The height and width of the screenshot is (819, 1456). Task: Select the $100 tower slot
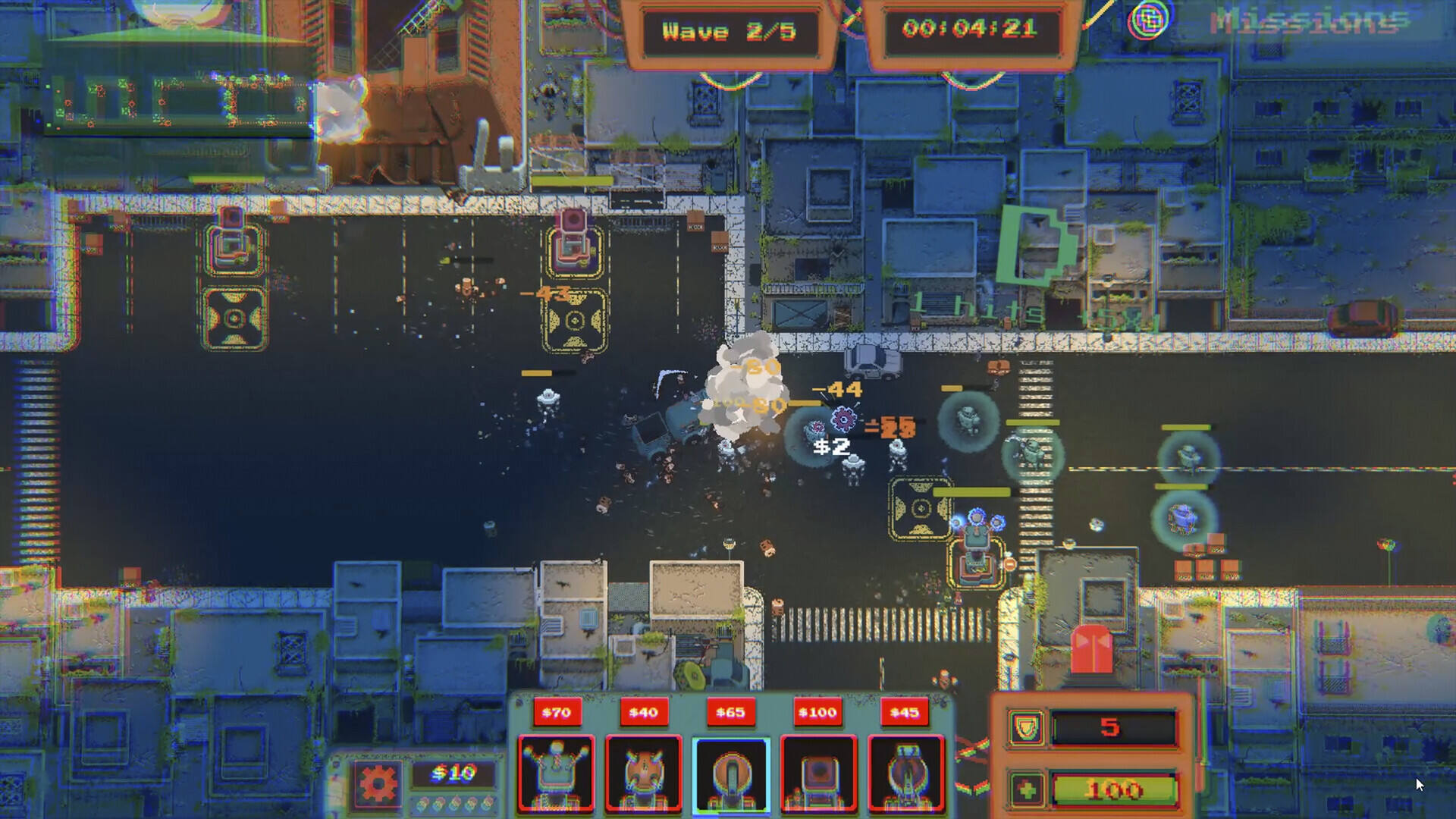tap(818, 773)
